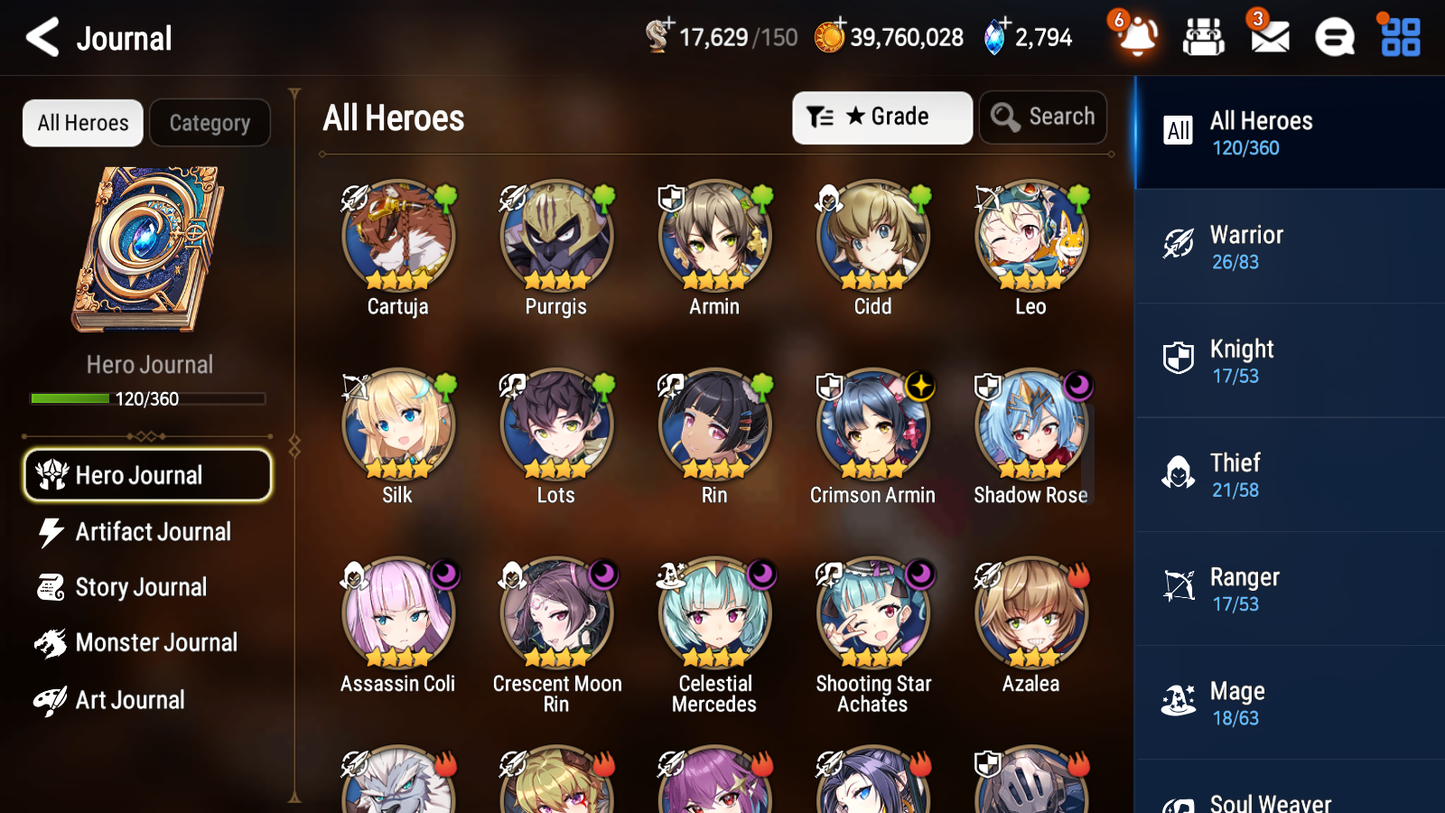Open the inventory bag icon
This screenshot has width=1445, height=813.
tap(1202, 36)
